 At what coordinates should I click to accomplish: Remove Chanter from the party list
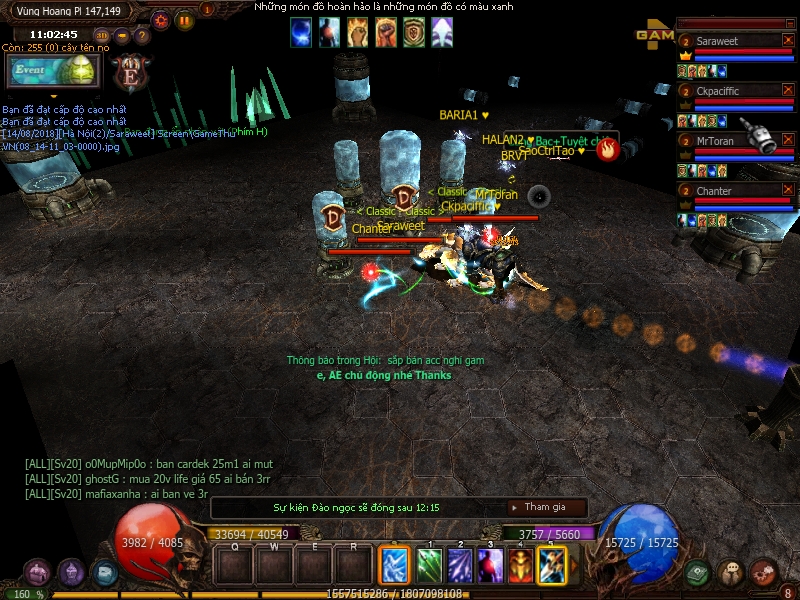pyautogui.click(x=787, y=190)
